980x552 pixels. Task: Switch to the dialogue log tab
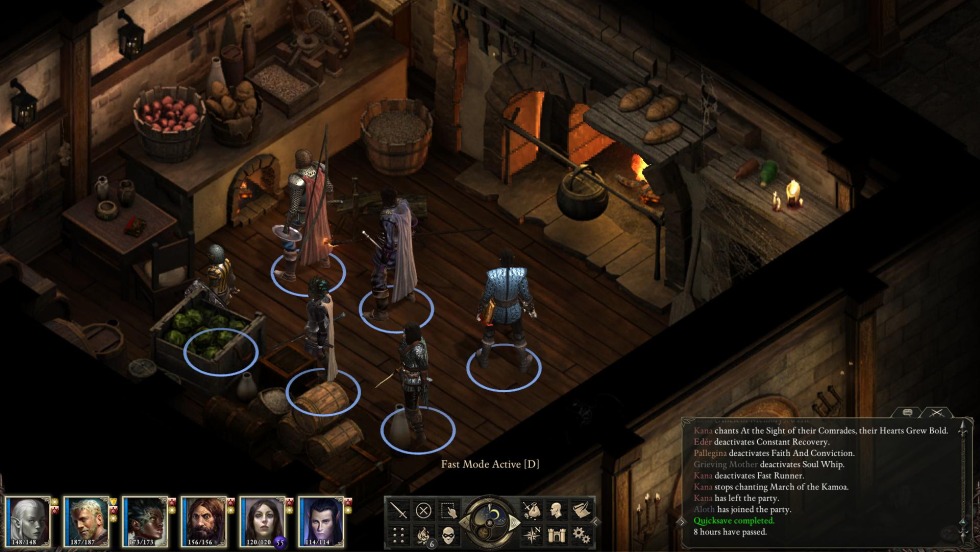907,412
